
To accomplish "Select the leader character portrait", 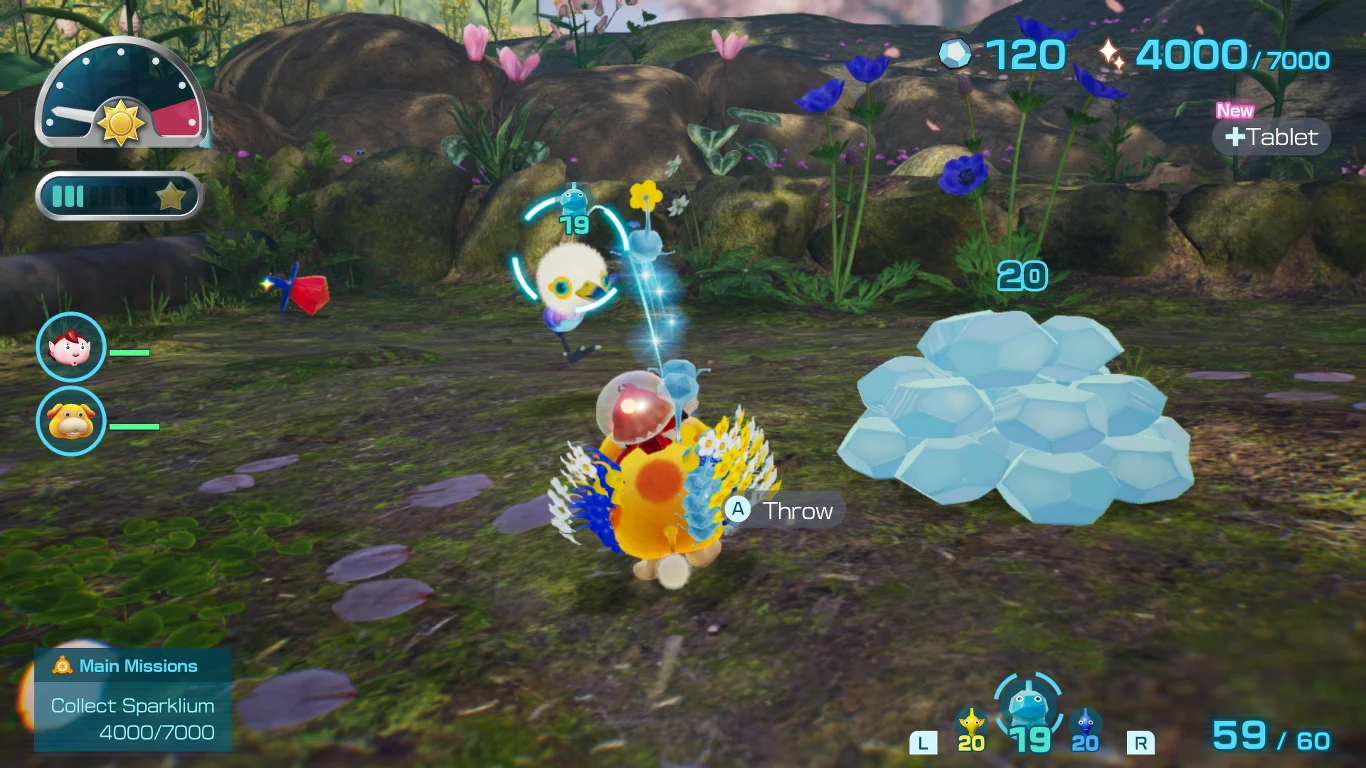I will (x=71, y=347).
